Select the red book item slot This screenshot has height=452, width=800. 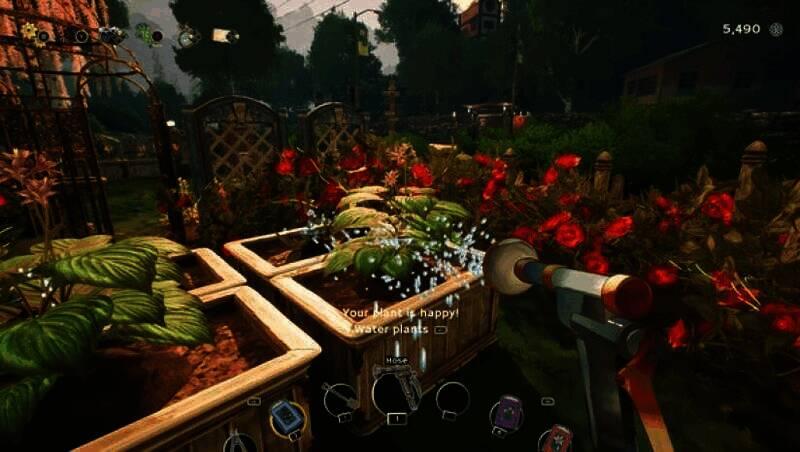(x=556, y=439)
